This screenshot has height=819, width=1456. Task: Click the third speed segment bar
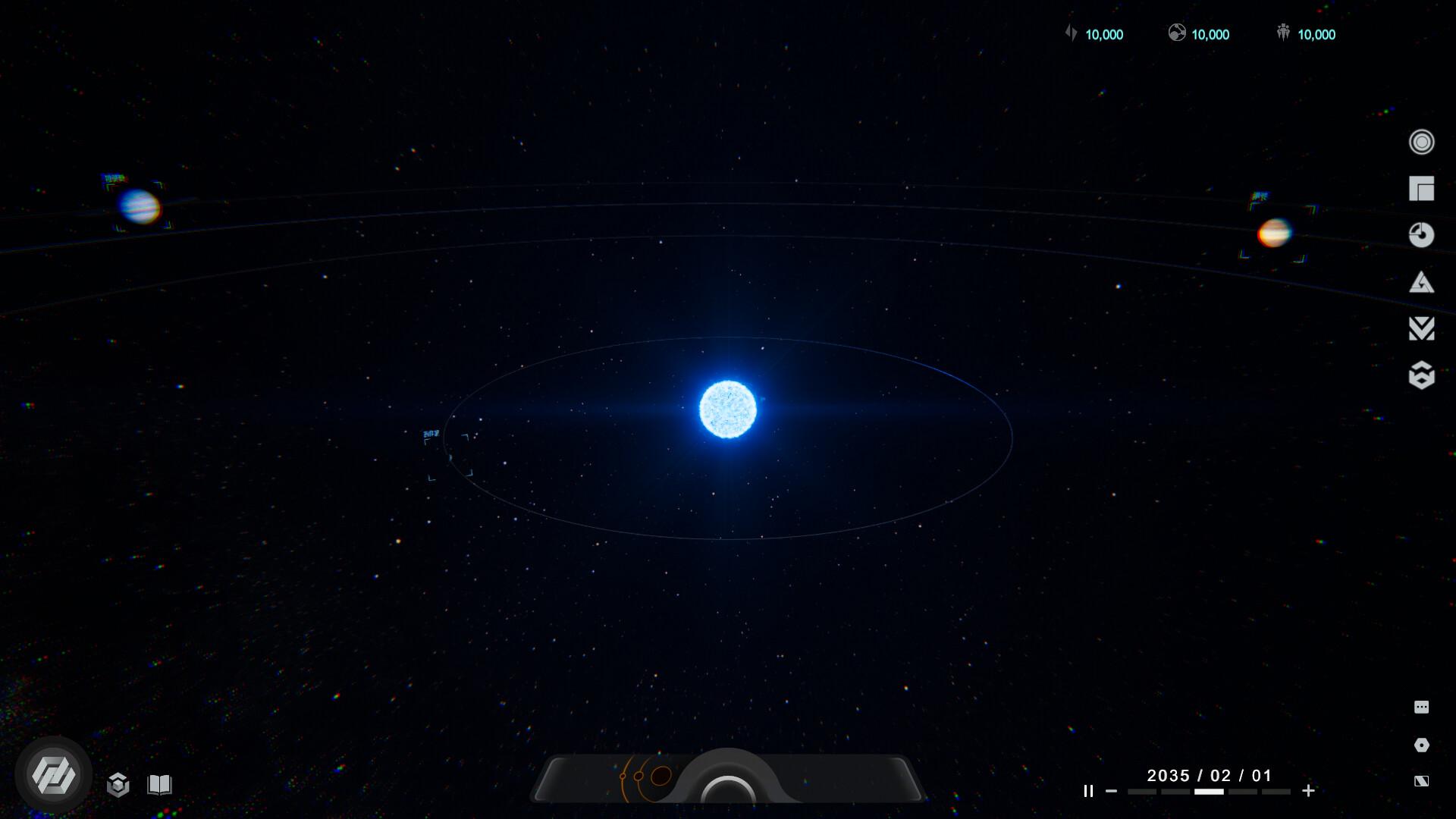[x=1210, y=791]
